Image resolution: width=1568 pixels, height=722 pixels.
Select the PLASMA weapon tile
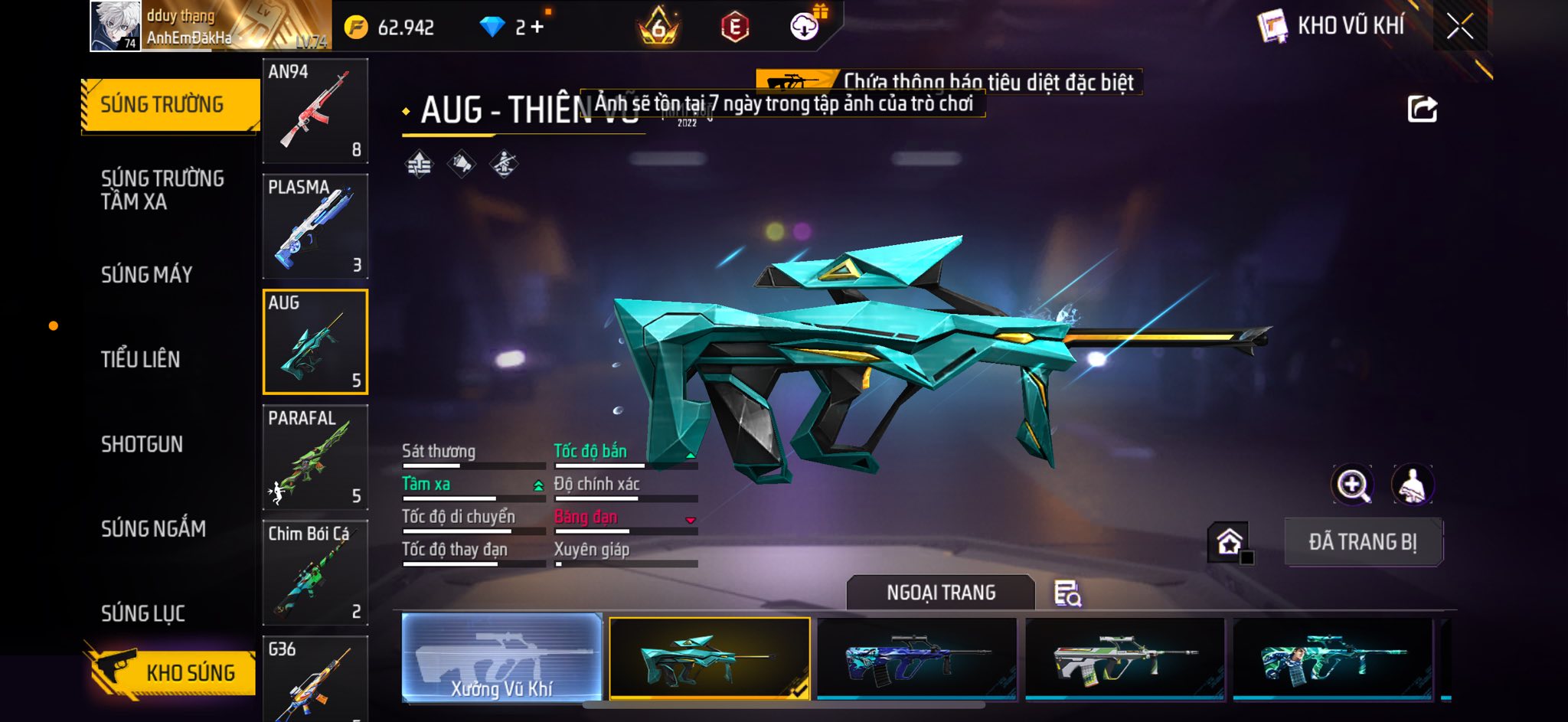pyautogui.click(x=315, y=227)
